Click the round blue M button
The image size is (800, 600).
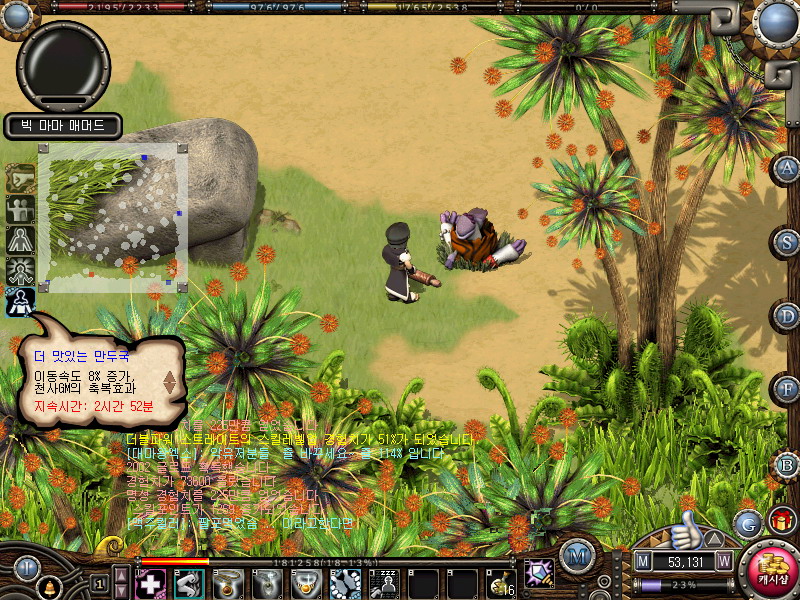[576, 555]
